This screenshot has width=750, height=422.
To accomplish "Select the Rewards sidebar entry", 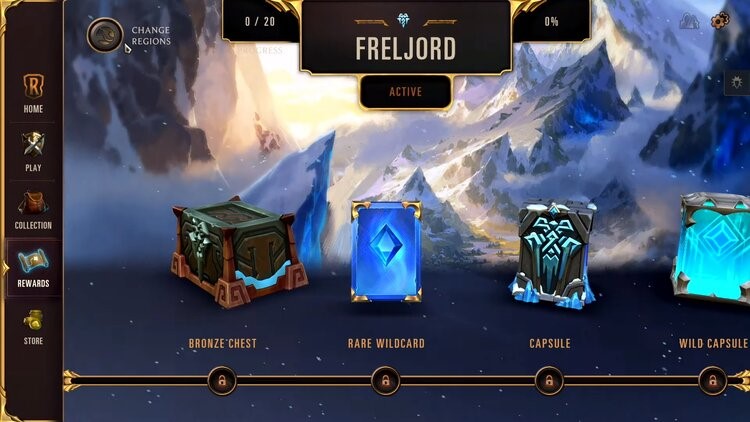I will click(x=33, y=267).
